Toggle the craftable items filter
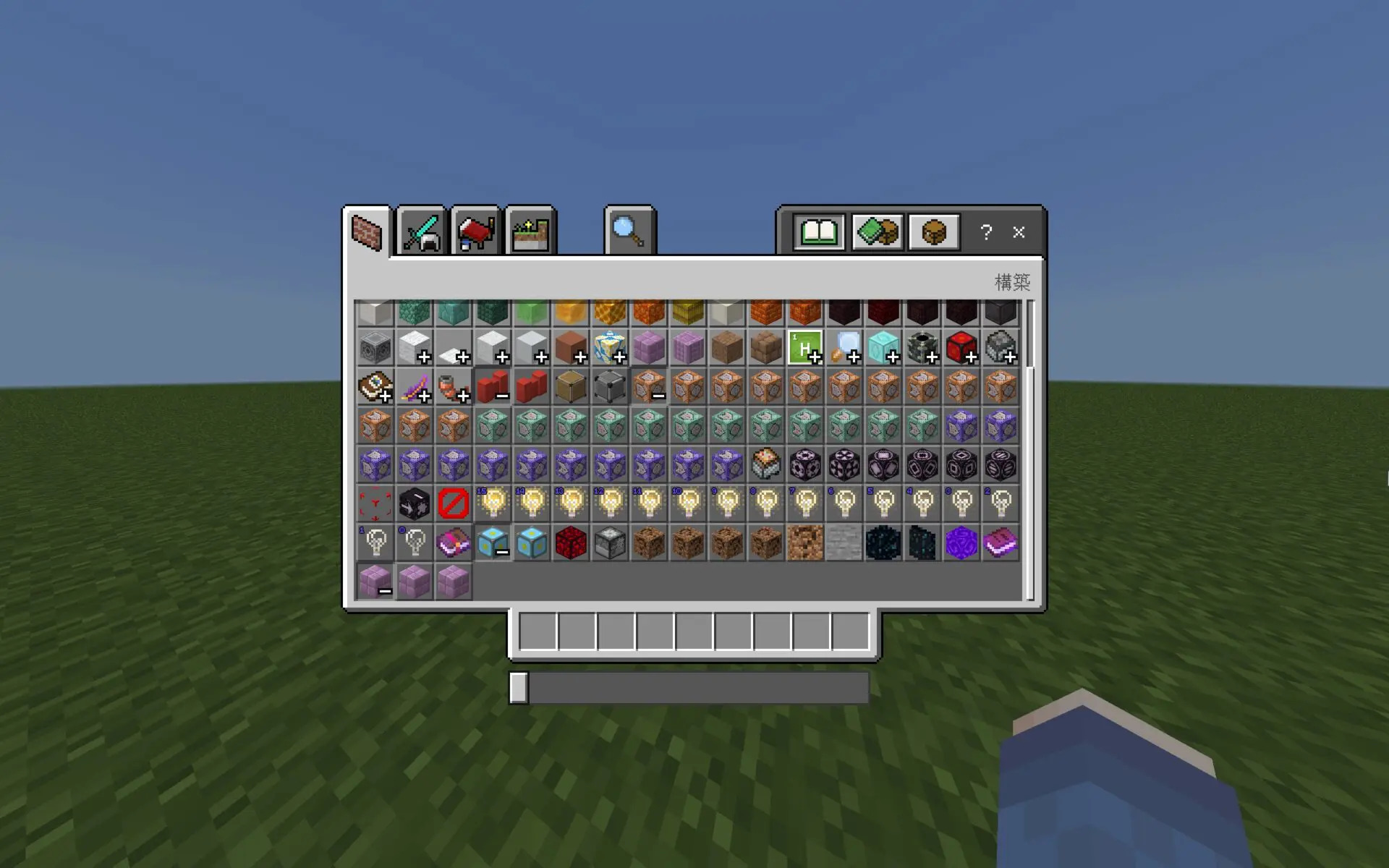Image resolution: width=1389 pixels, height=868 pixels. pos(875,231)
